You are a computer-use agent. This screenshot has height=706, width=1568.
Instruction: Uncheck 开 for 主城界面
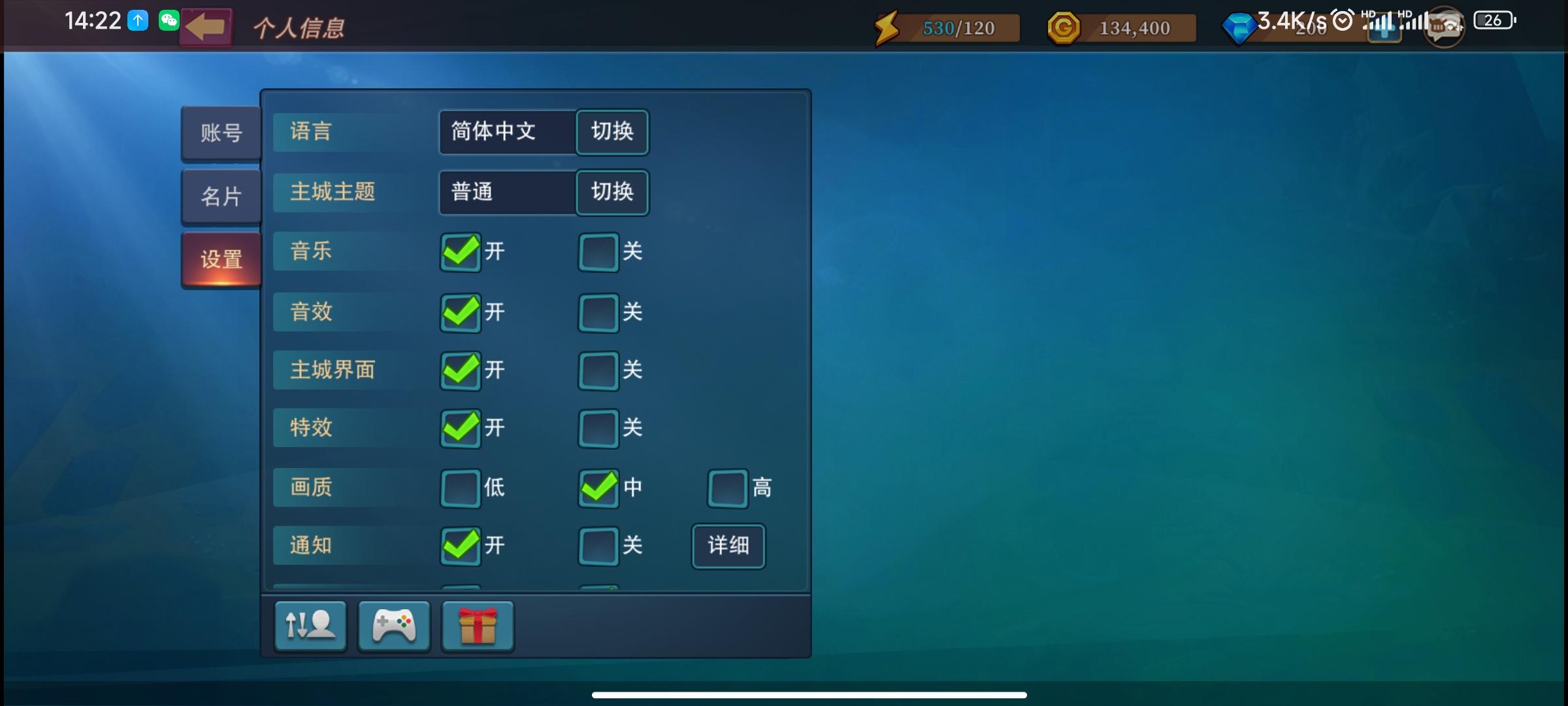tap(460, 371)
